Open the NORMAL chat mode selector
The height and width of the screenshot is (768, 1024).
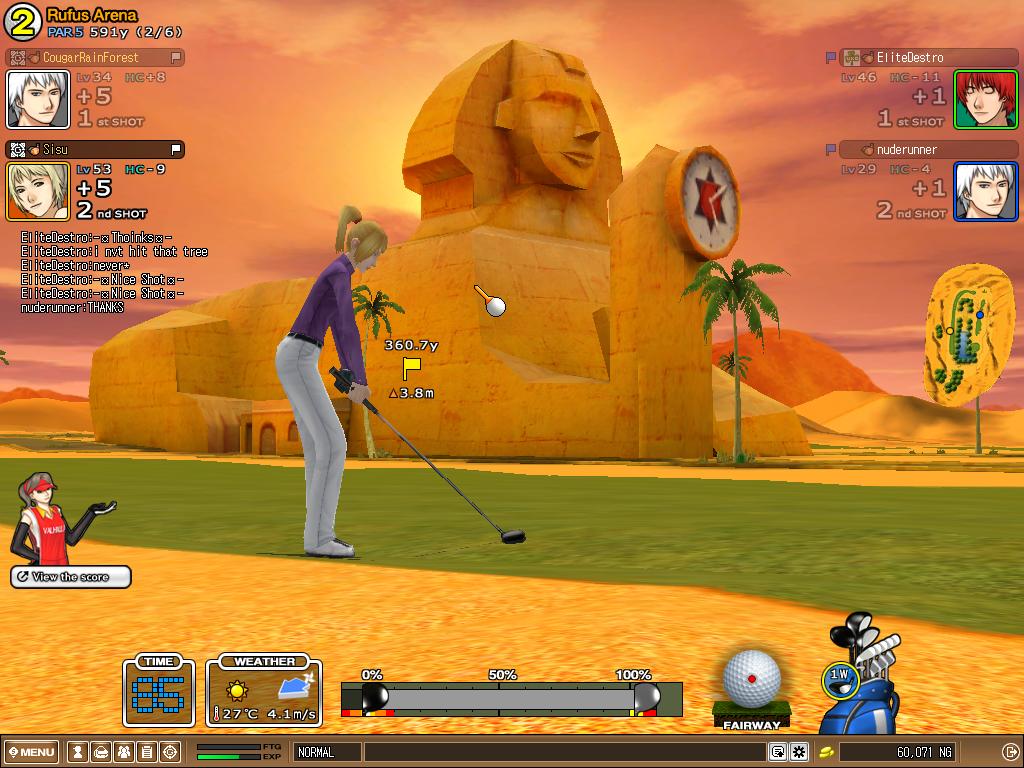(327, 752)
